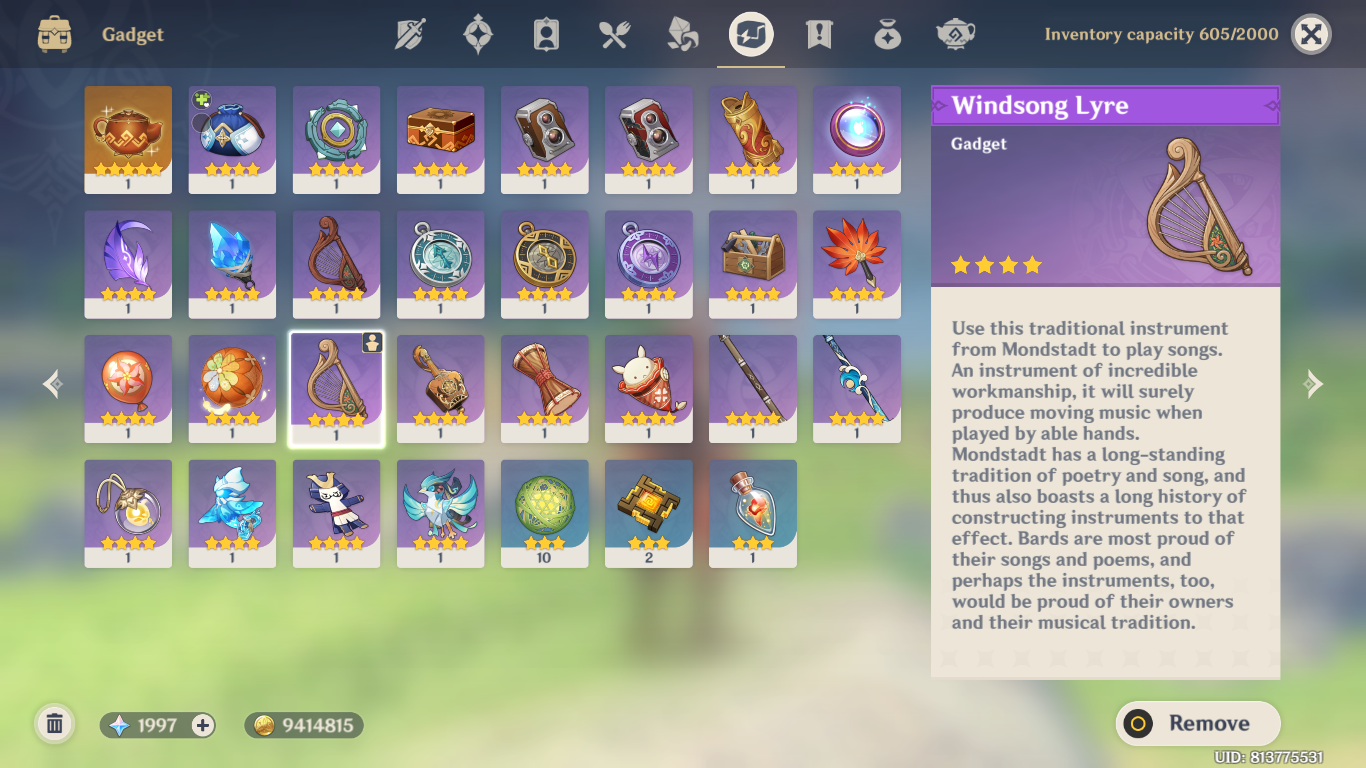
Task: Choose the purple feather gadget
Action: click(128, 263)
